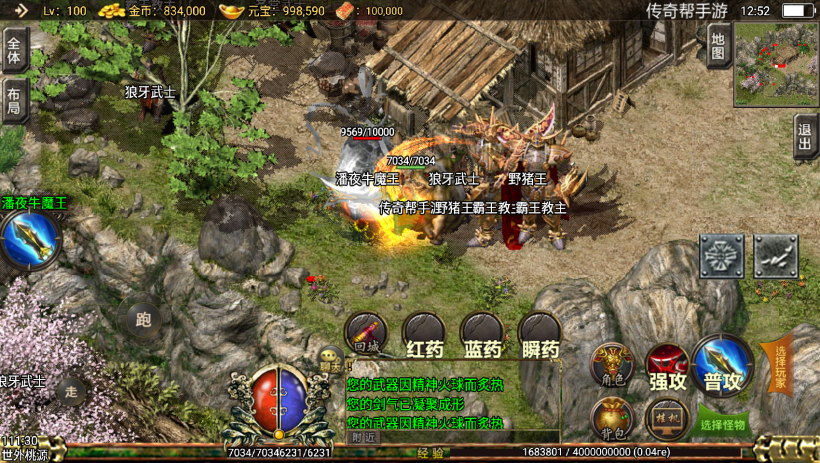Screen dimensions: 820x463
Task: Toggle the 跑 run mode button
Action: (x=143, y=321)
